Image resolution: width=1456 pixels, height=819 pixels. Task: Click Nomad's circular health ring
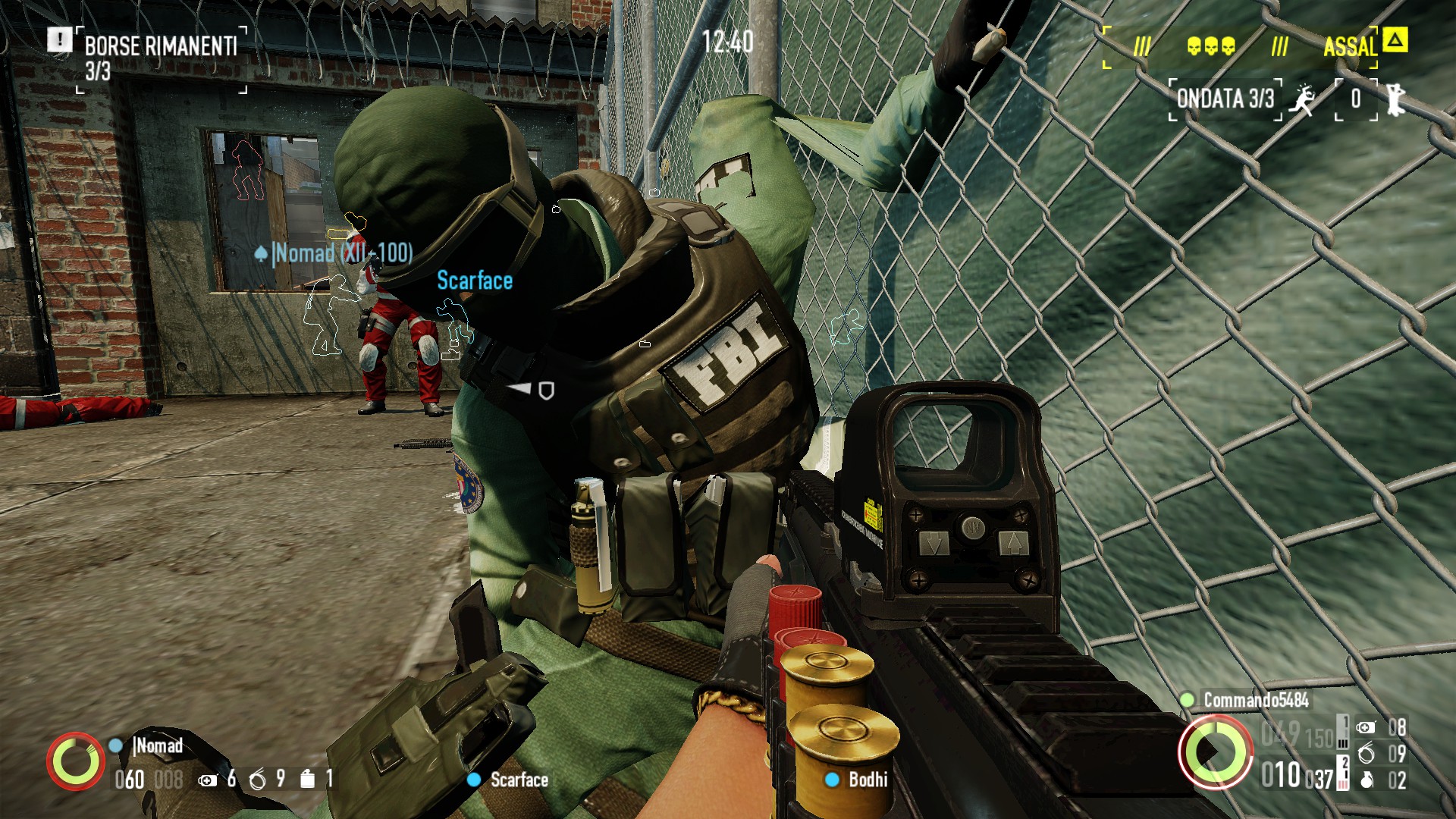75,760
